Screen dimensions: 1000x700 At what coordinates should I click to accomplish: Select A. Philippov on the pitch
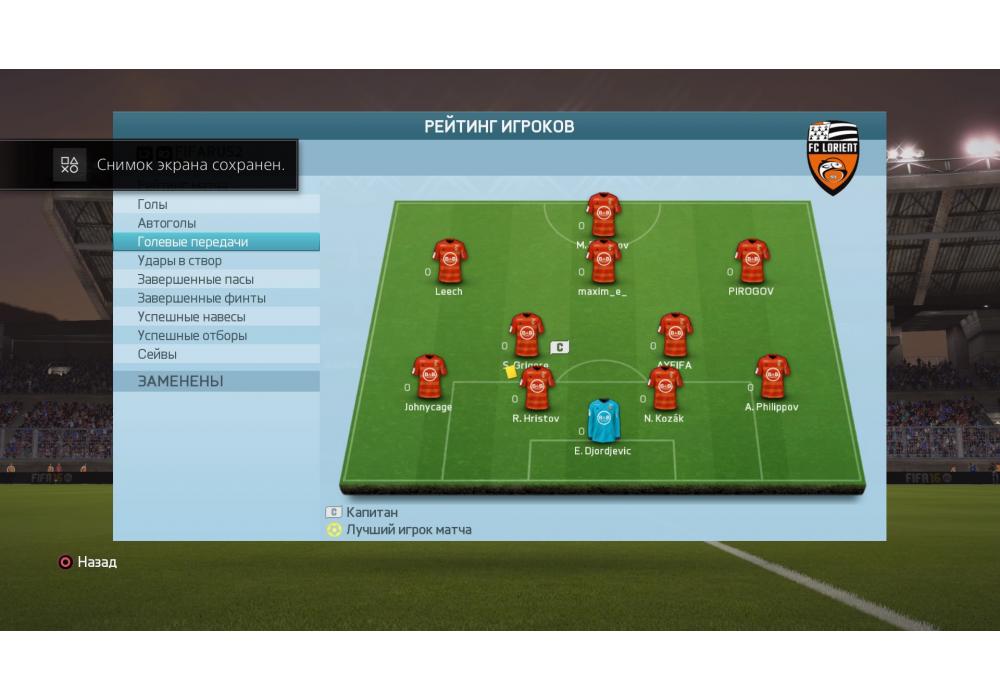[x=771, y=377]
